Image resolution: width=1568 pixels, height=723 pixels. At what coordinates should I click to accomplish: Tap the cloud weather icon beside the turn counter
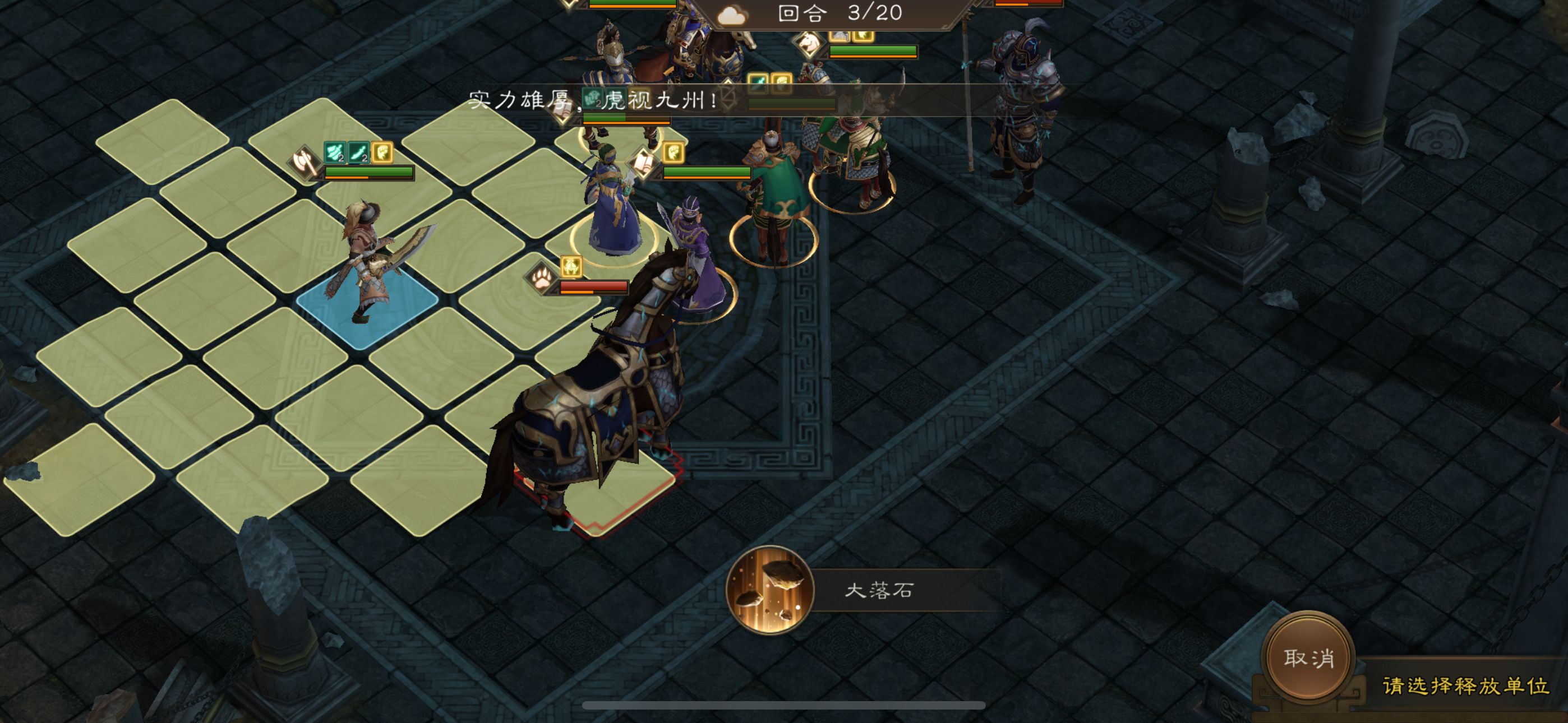(732, 16)
